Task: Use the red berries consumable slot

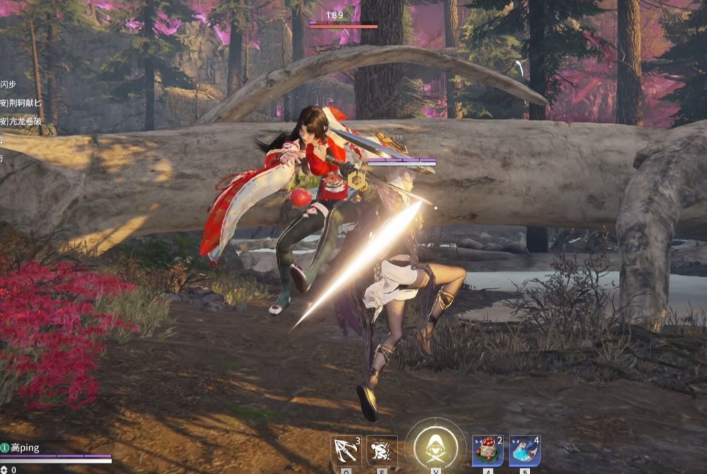Action: [487, 451]
